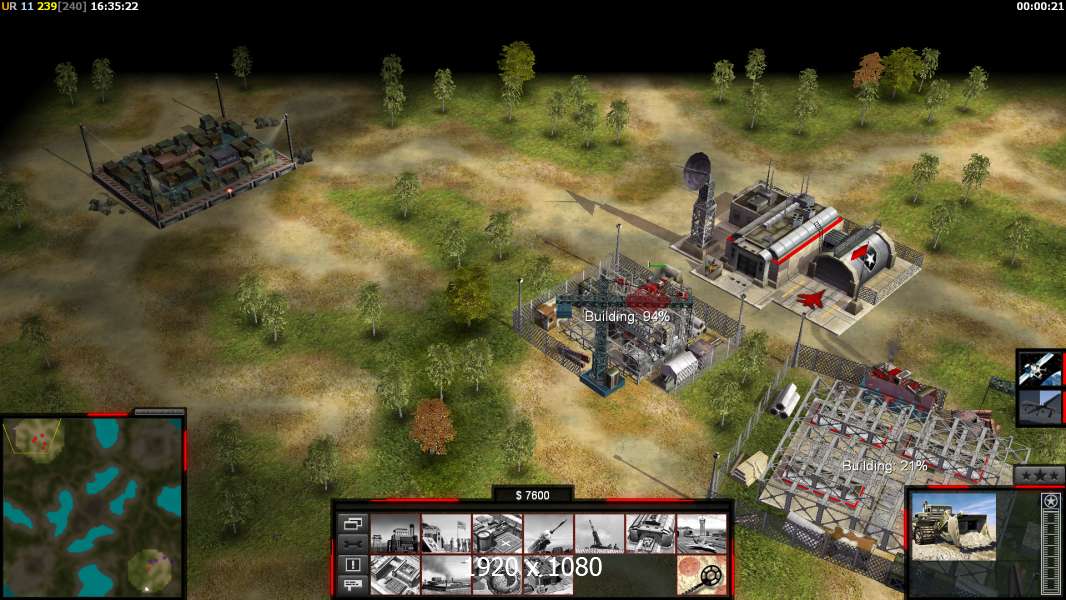The image size is (1066, 600).
Task: Activate the mine detector command icon
Action: (x=701, y=574)
